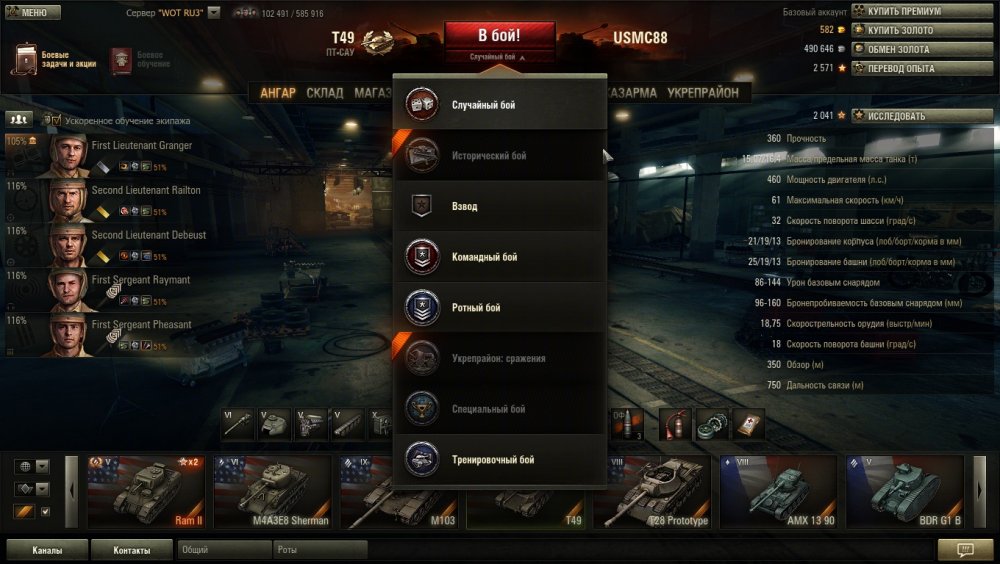The height and width of the screenshot is (564, 1000).
Task: Open the Укрепрайон tab
Action: [x=702, y=93]
